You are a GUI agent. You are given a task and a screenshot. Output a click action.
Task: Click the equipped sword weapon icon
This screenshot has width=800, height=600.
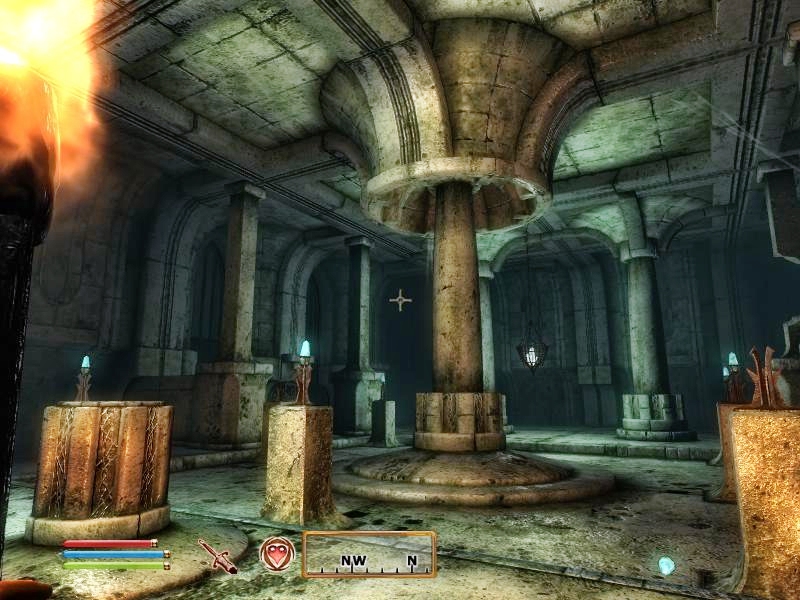tap(216, 555)
